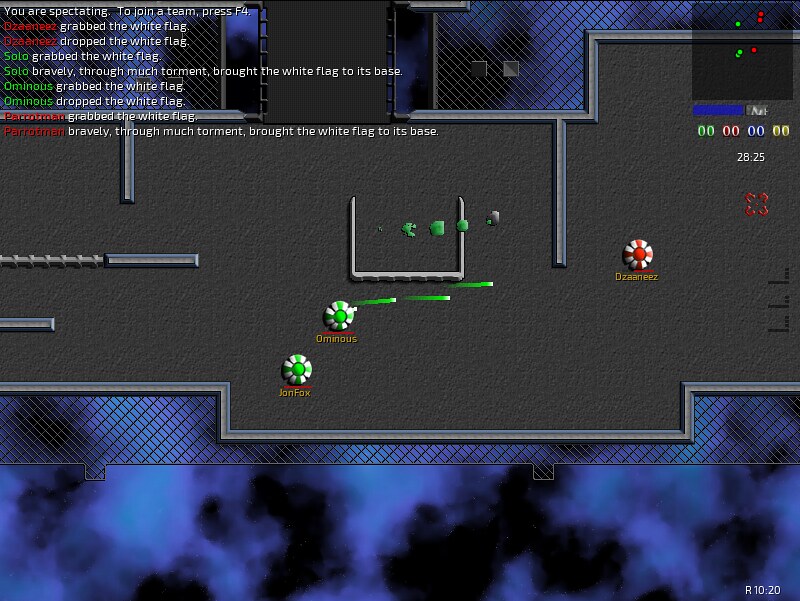Select the green team score counter
800x601 pixels.
click(x=706, y=131)
